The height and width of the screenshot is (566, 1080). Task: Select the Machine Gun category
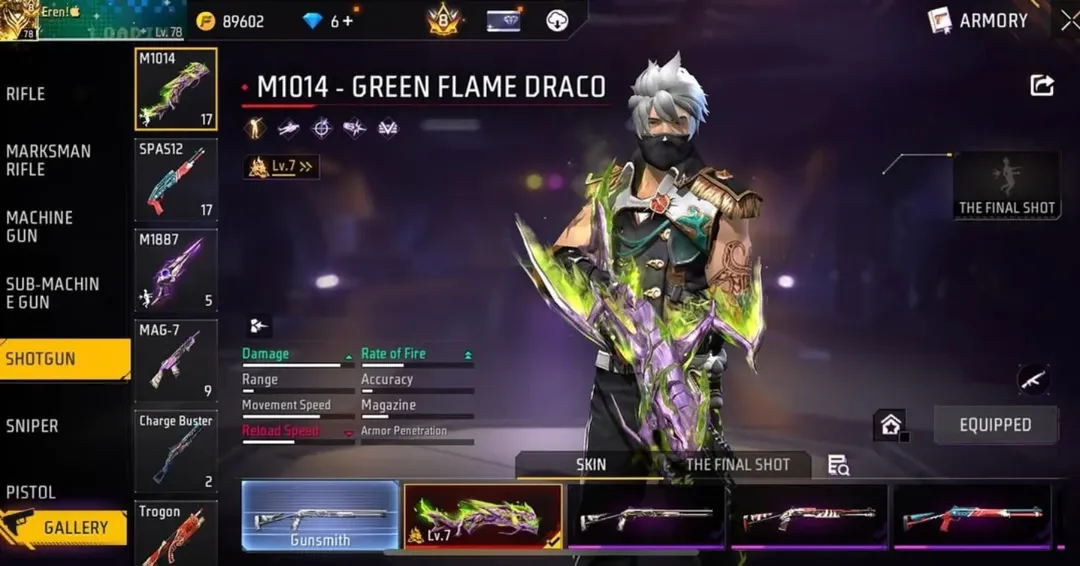tap(40, 226)
